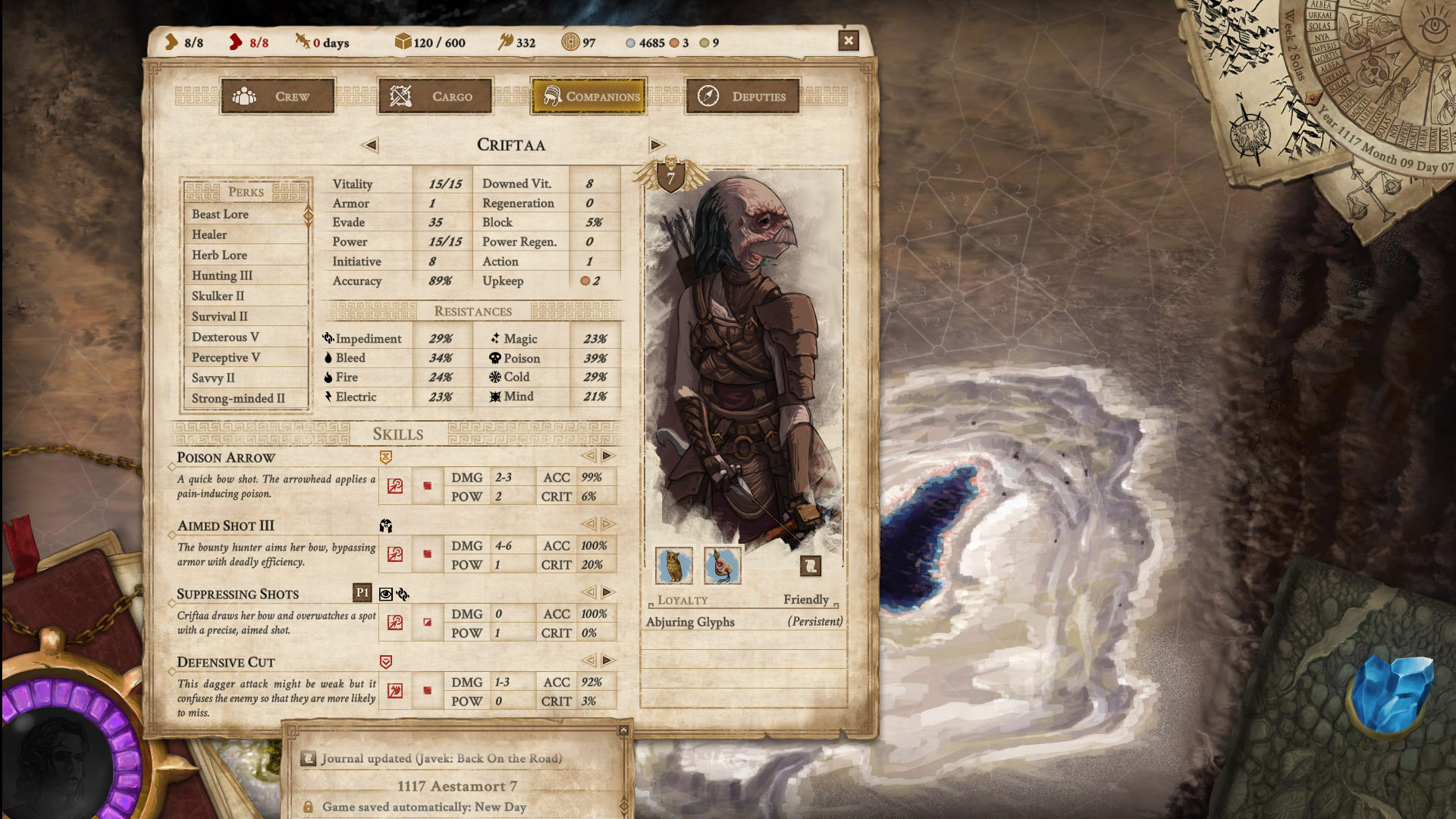
Task: Select the Perceptive V perk
Action: point(225,358)
